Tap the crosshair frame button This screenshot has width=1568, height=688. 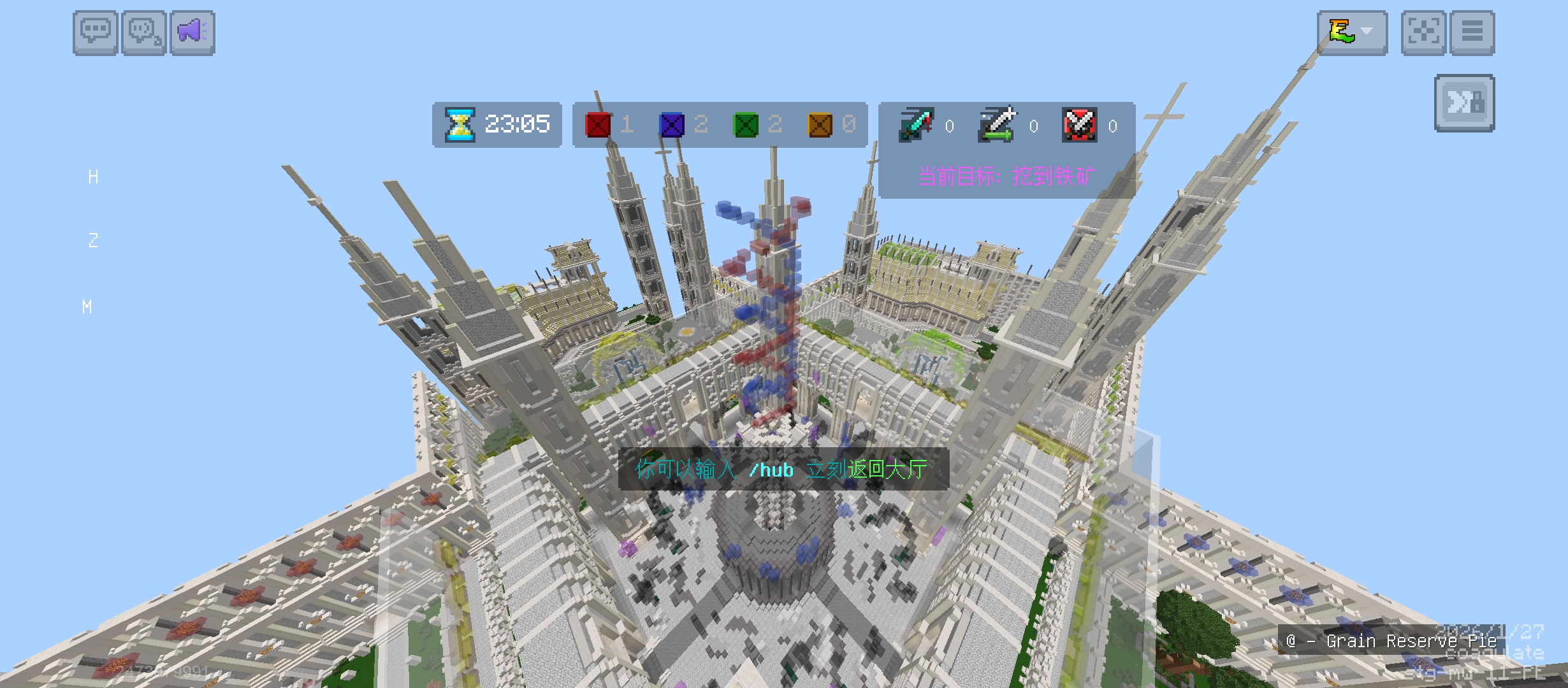tap(1424, 32)
